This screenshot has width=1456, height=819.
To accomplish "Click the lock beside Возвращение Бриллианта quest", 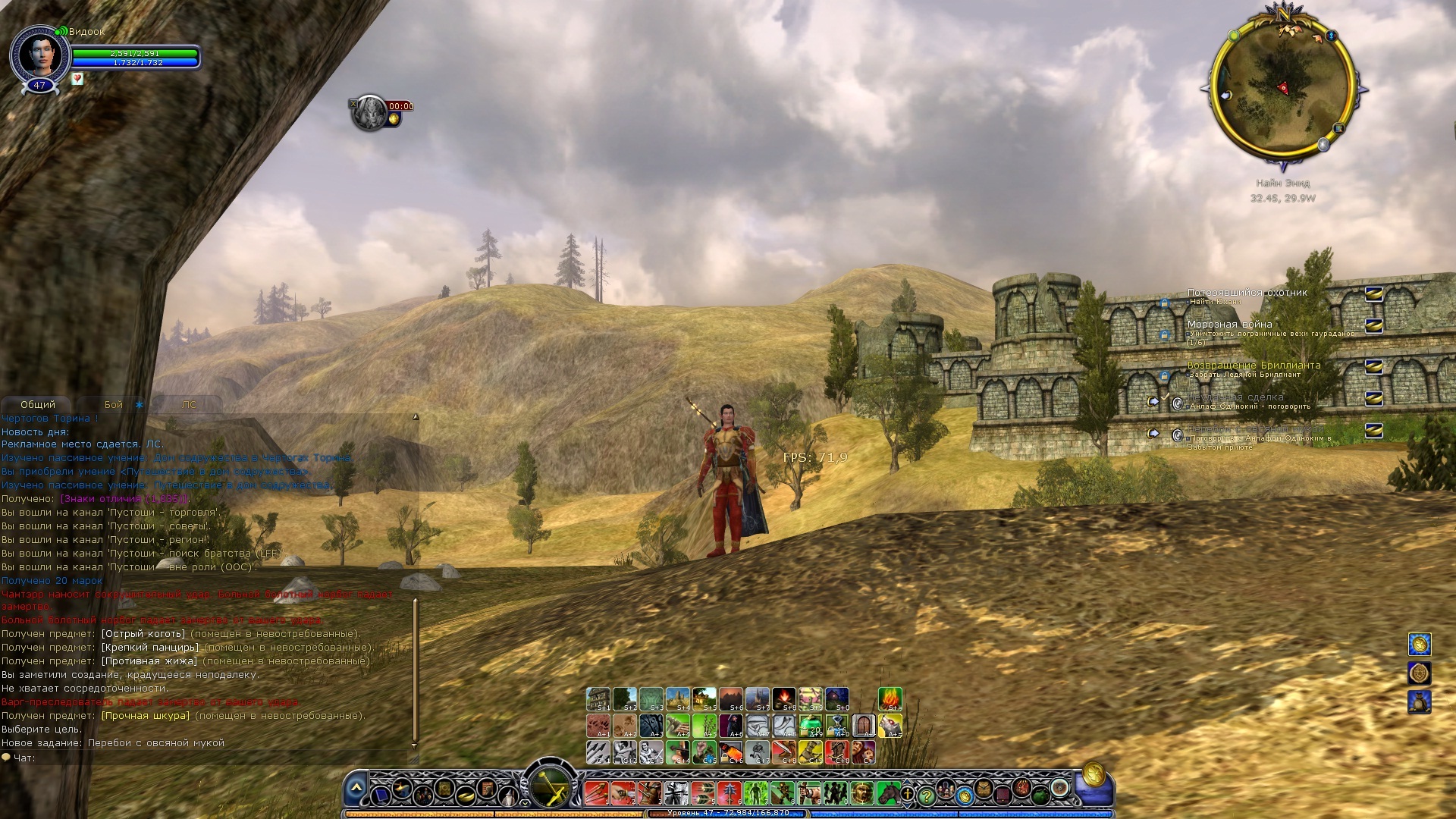I will click(x=1164, y=375).
